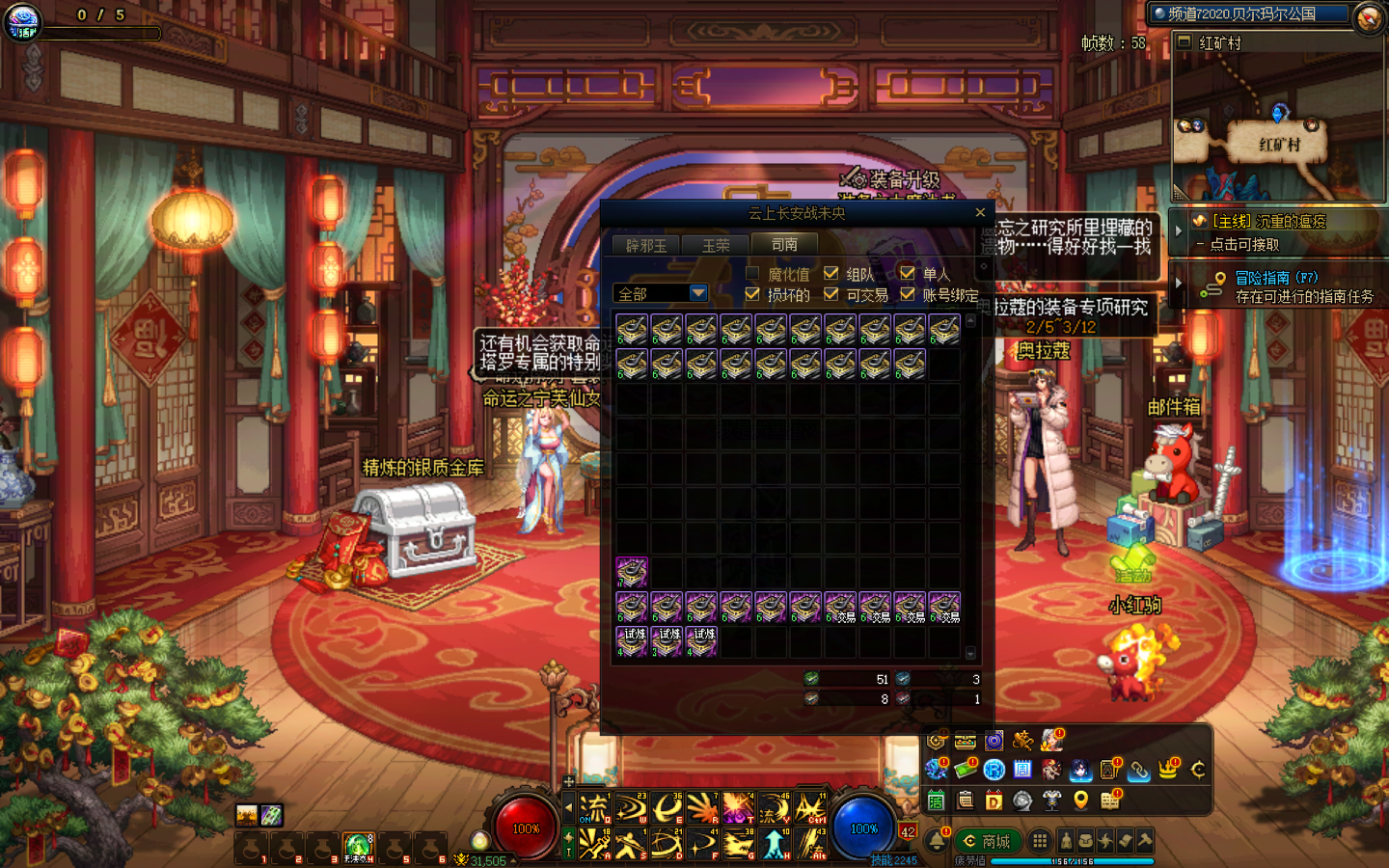Open the nine-dot grid menu button

click(1039, 841)
